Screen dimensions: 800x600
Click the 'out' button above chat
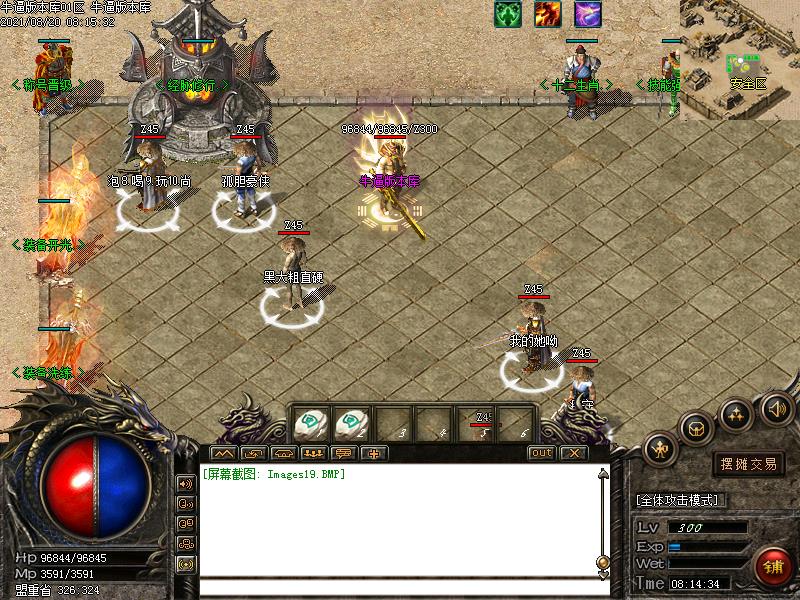click(x=541, y=453)
